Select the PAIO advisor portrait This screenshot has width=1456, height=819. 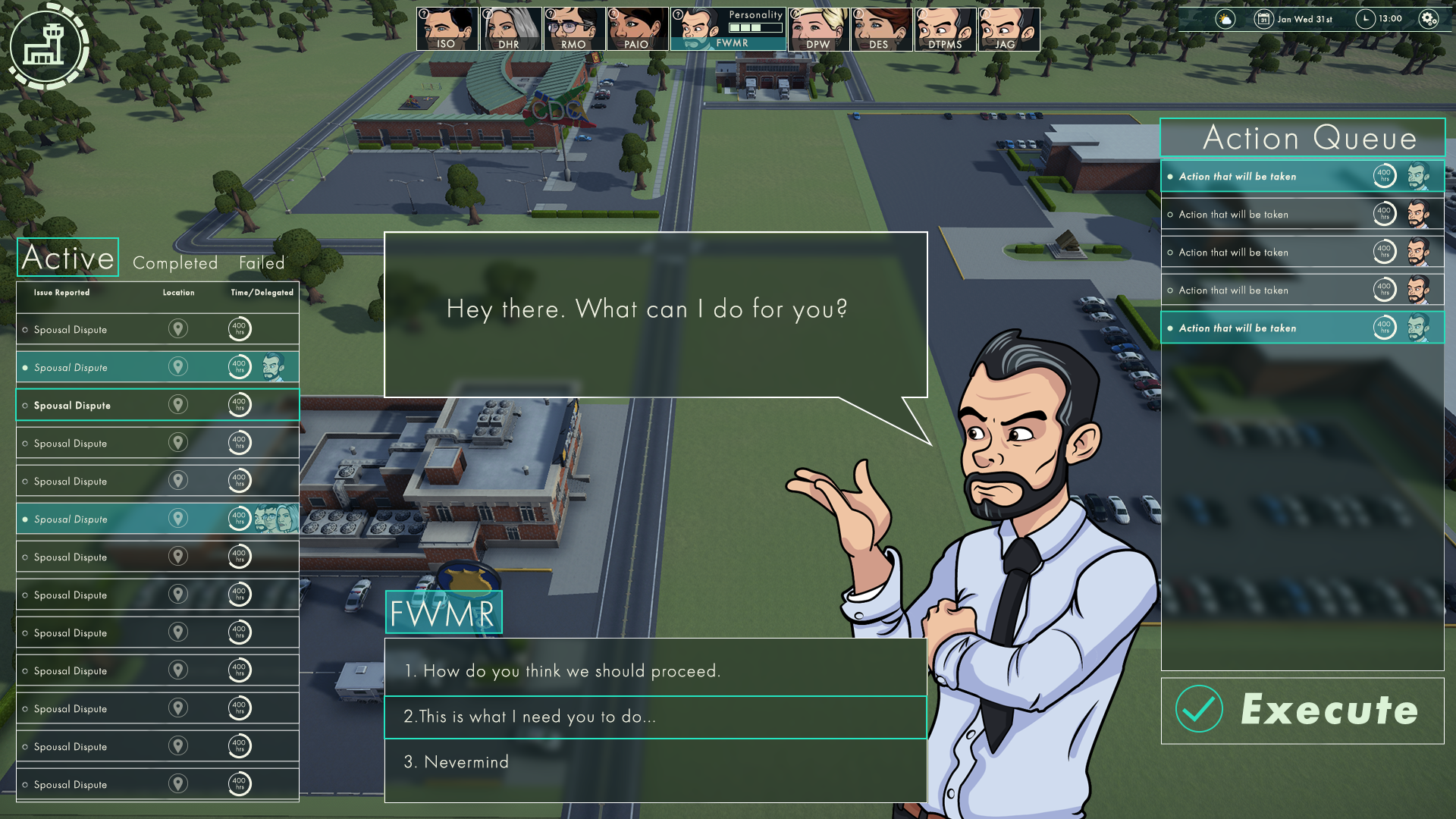(636, 29)
